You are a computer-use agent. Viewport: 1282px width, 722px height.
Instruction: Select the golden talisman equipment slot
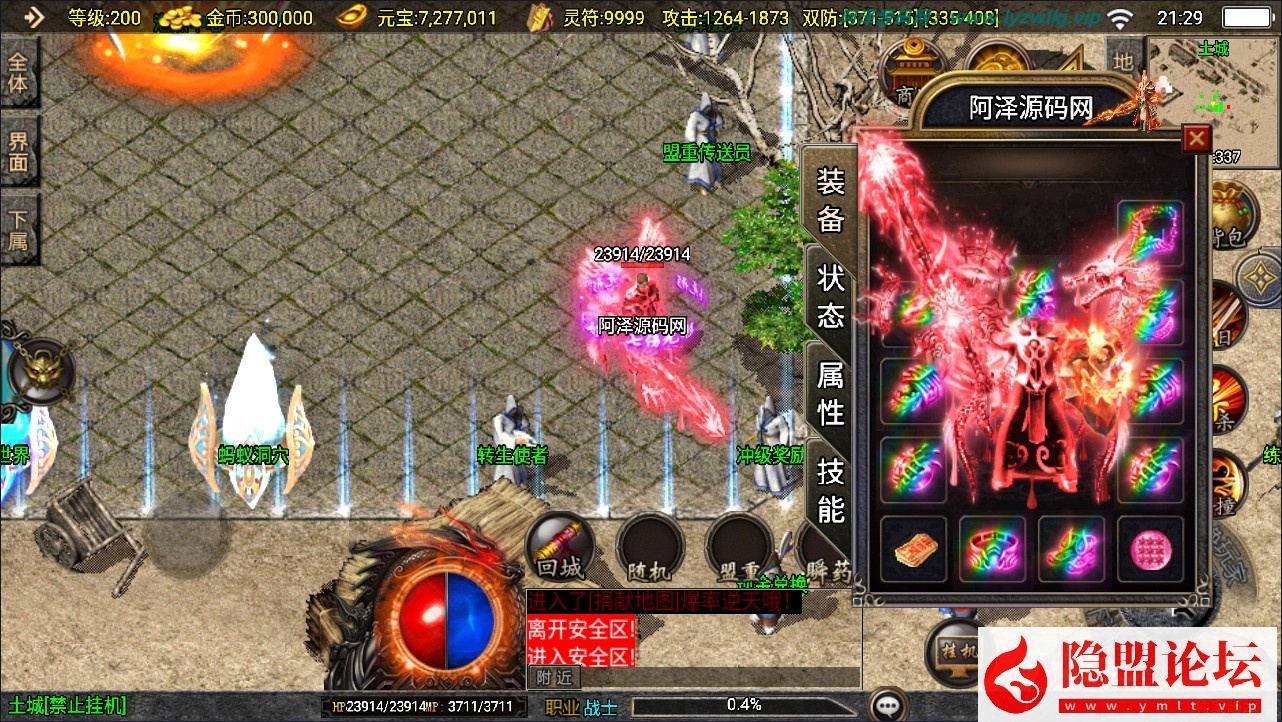coord(913,549)
